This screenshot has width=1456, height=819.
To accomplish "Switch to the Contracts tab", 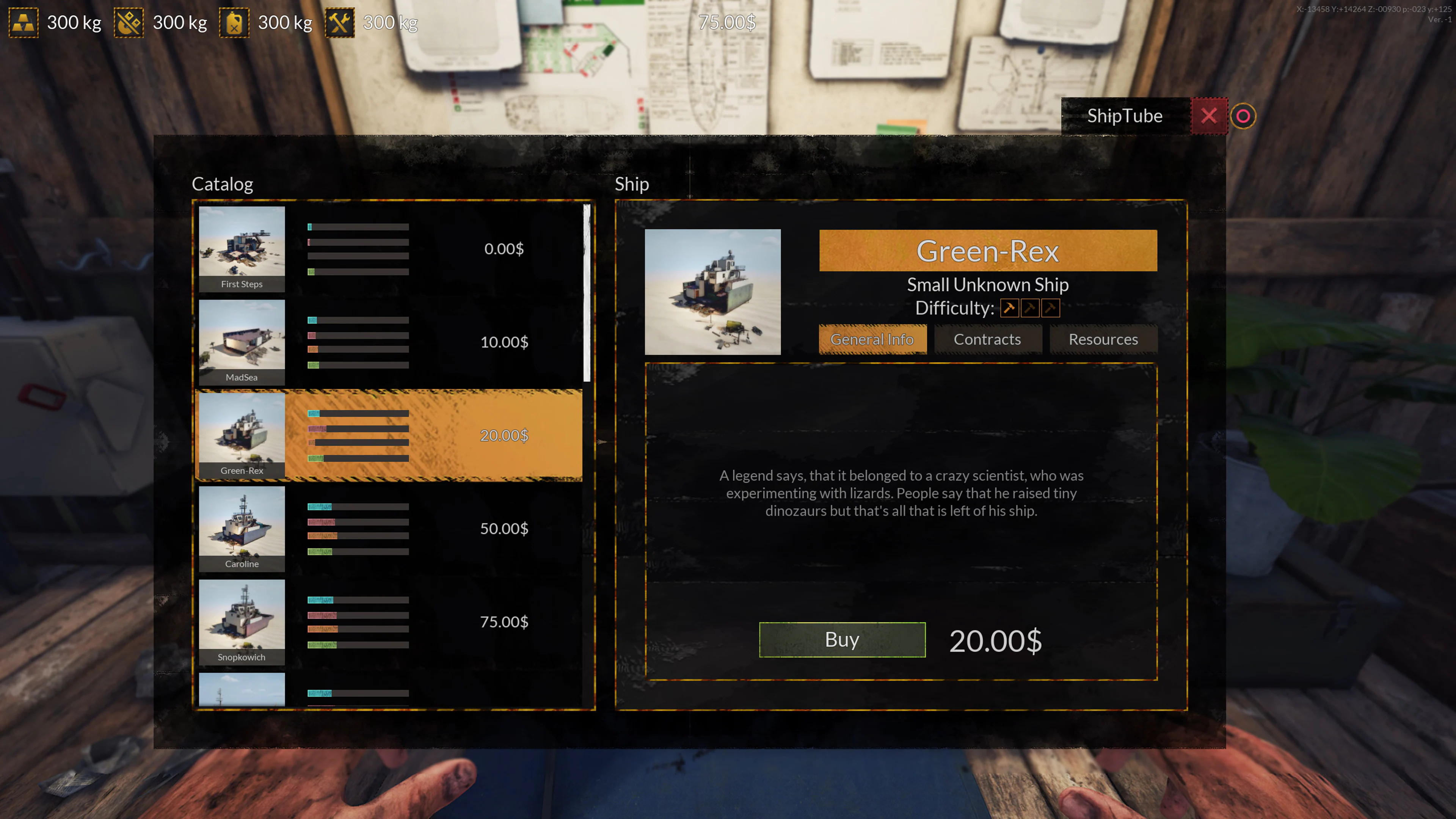I will [x=987, y=339].
